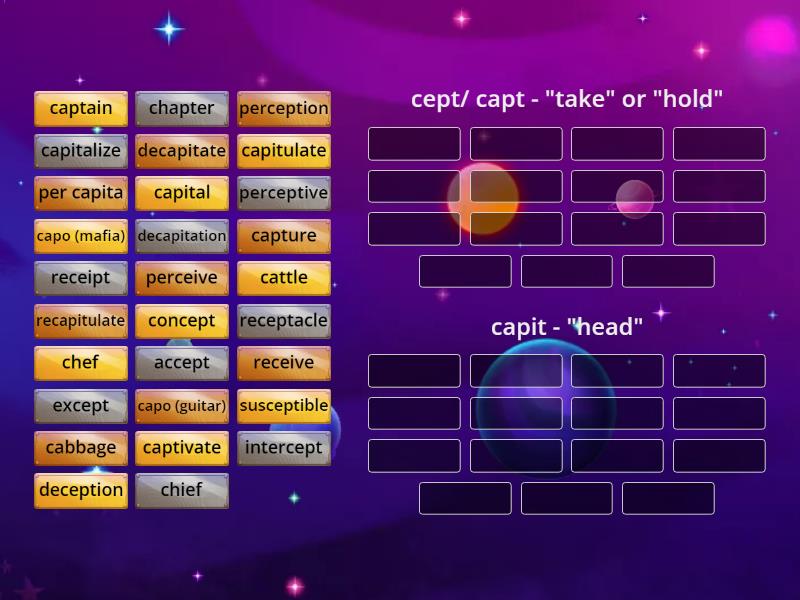Select the "susceptible" word tile

point(284,406)
